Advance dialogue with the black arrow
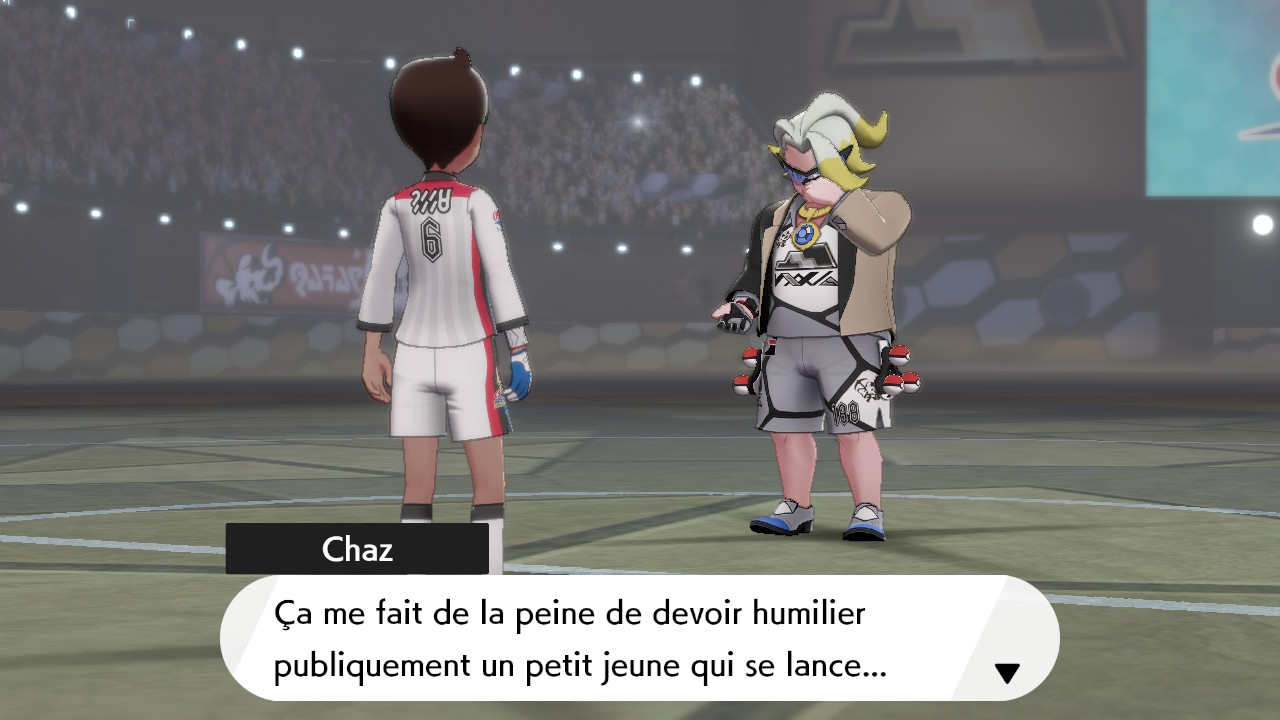This screenshot has width=1280, height=720. coord(1007,673)
